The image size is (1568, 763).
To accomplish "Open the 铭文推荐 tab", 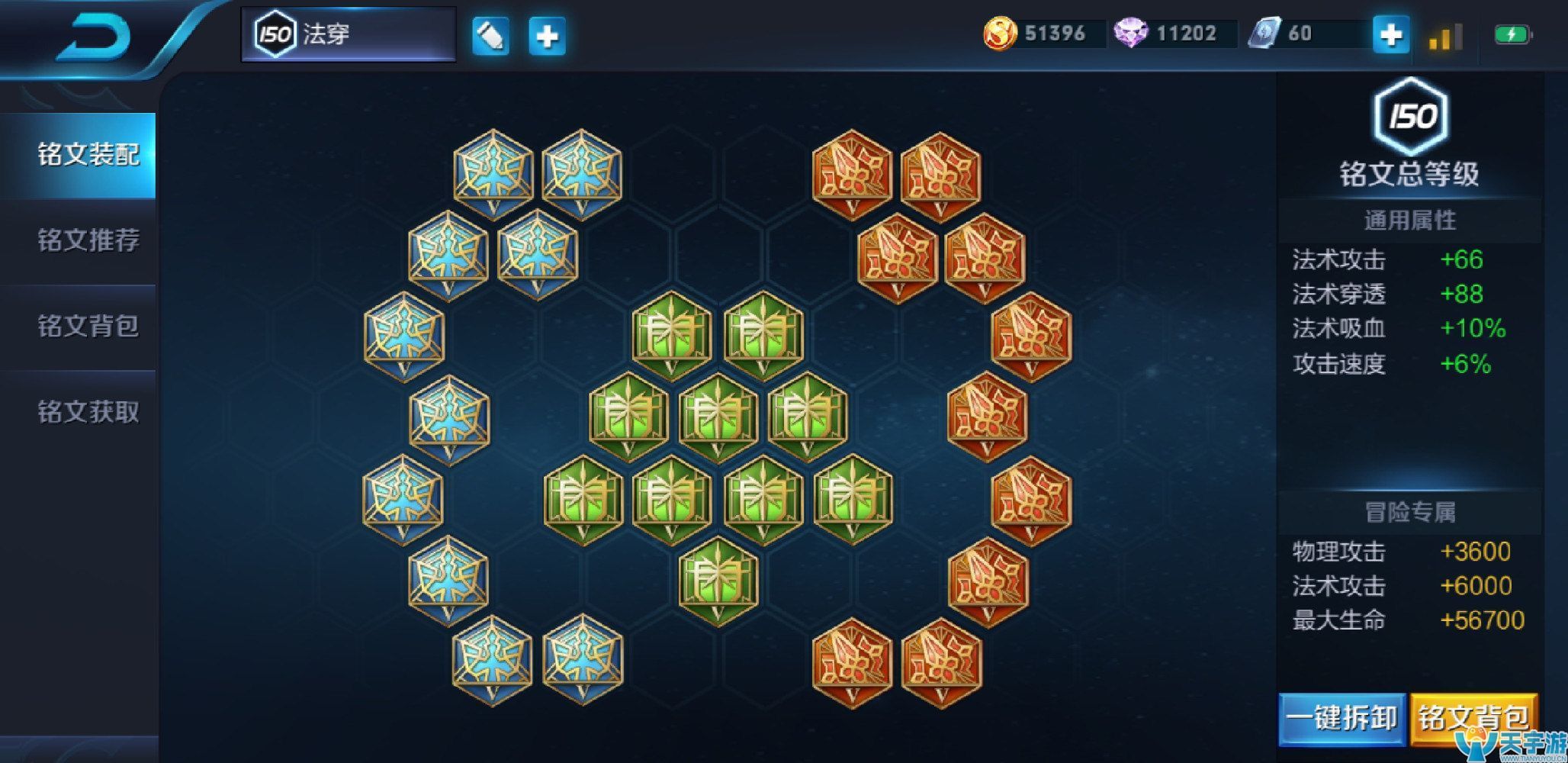I will 88,240.
